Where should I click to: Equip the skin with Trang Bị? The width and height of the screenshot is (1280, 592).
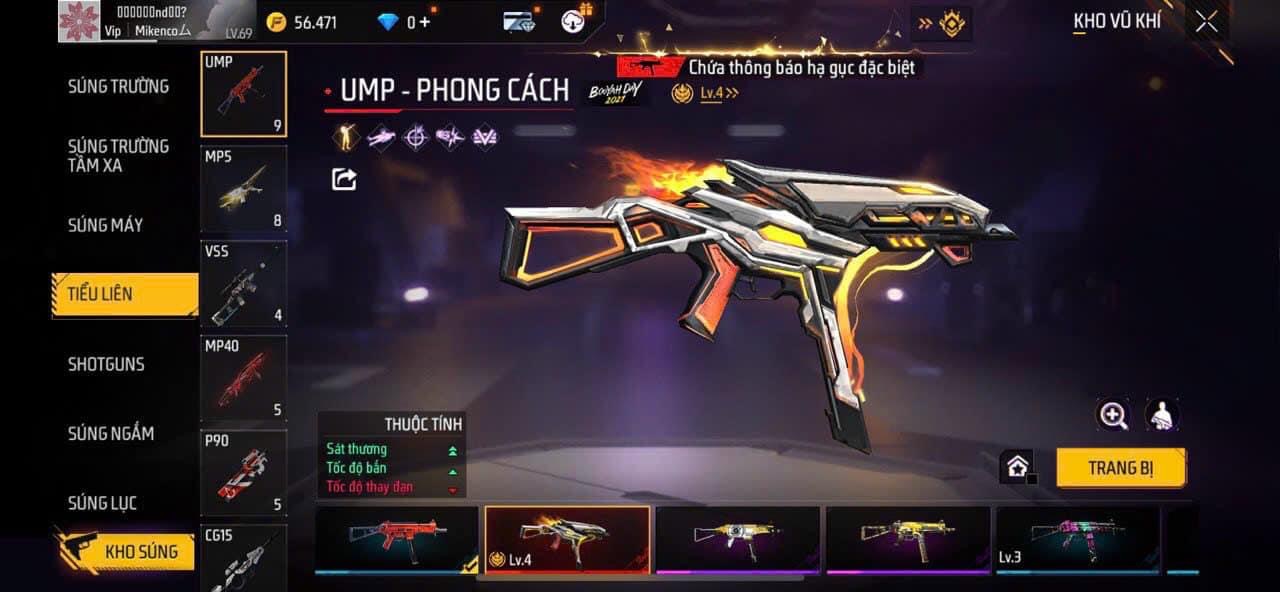pyautogui.click(x=1120, y=468)
